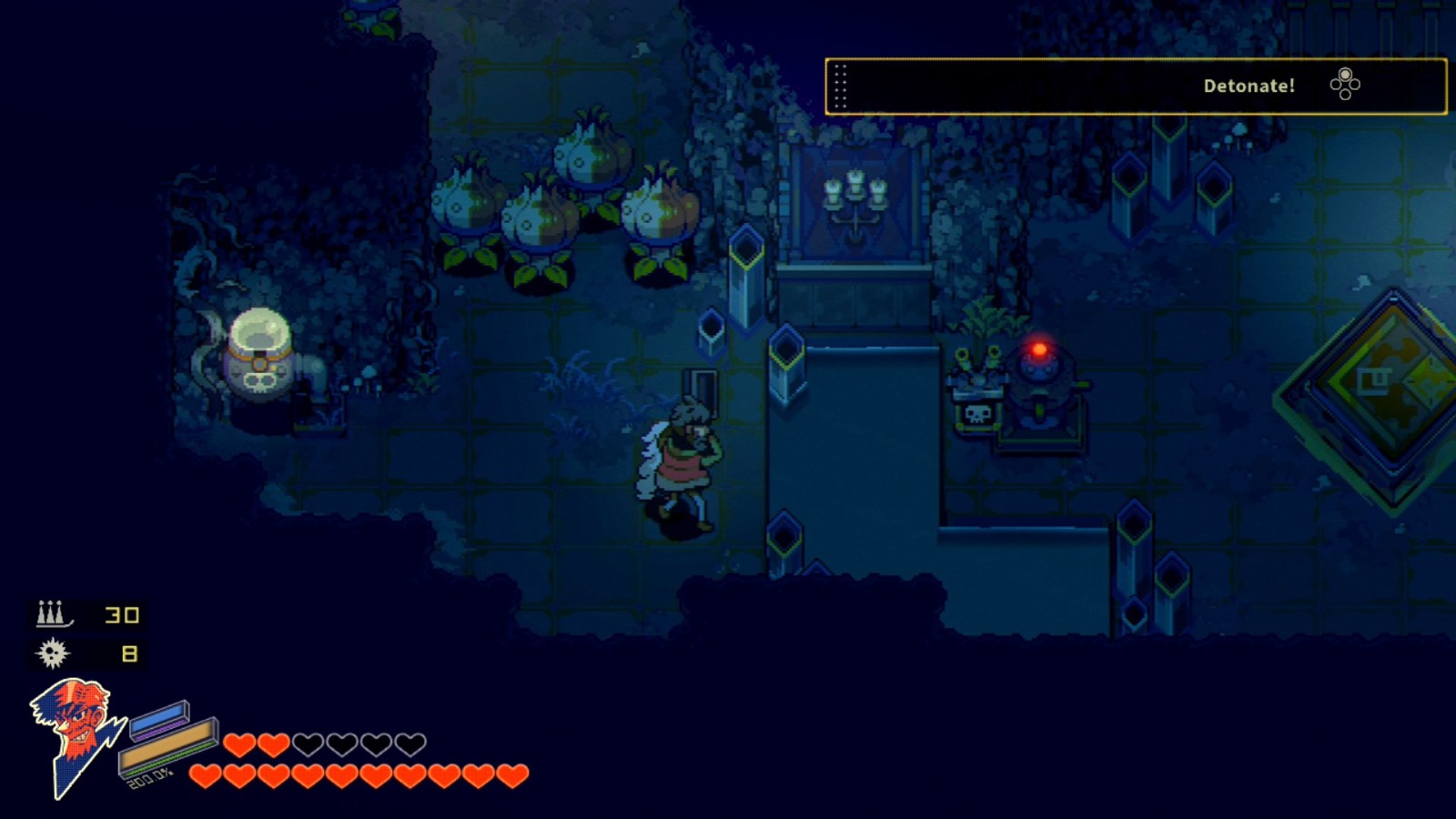Click the gamepad button icon beside Detonate!
The width and height of the screenshot is (1456, 819).
pos(1344,85)
